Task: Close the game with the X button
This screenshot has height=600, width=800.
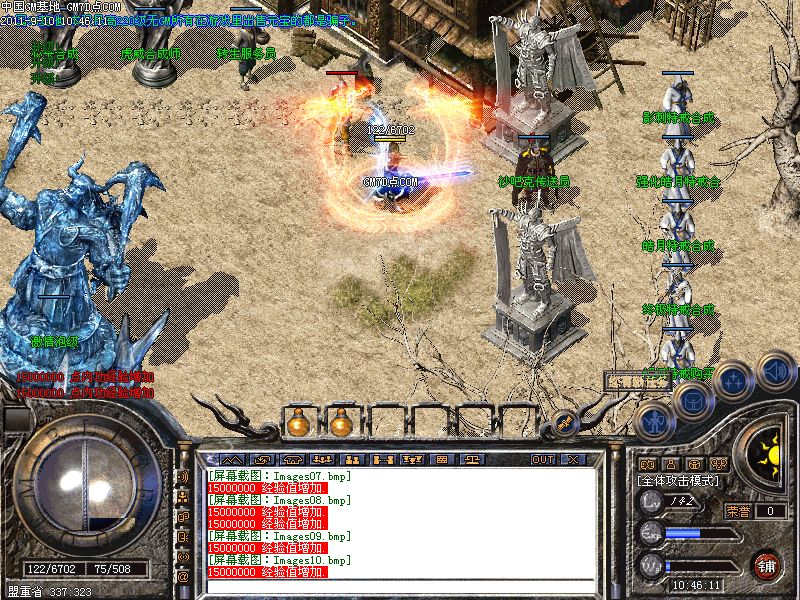Action: click(x=573, y=459)
